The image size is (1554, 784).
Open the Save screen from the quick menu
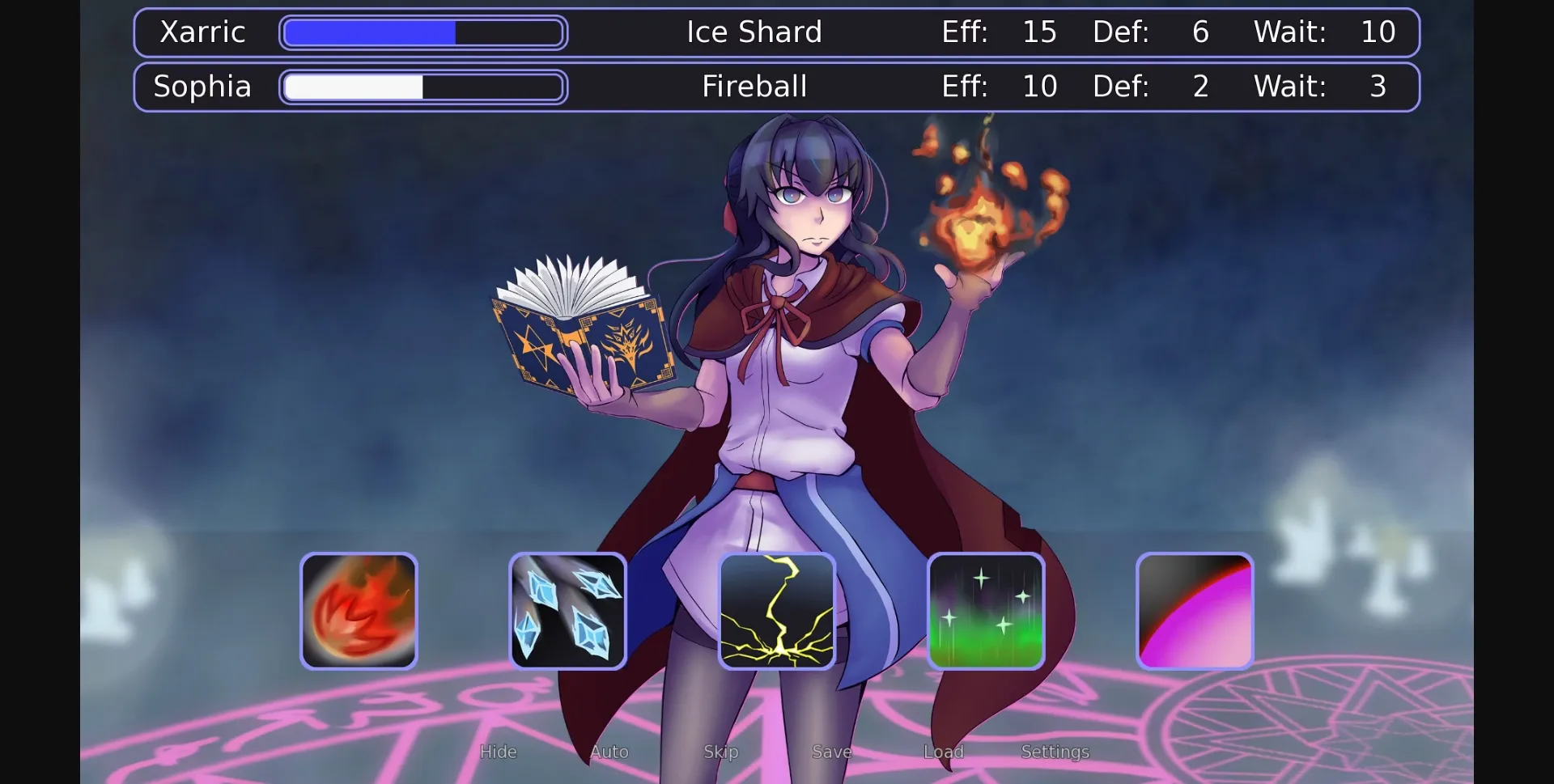(x=830, y=752)
